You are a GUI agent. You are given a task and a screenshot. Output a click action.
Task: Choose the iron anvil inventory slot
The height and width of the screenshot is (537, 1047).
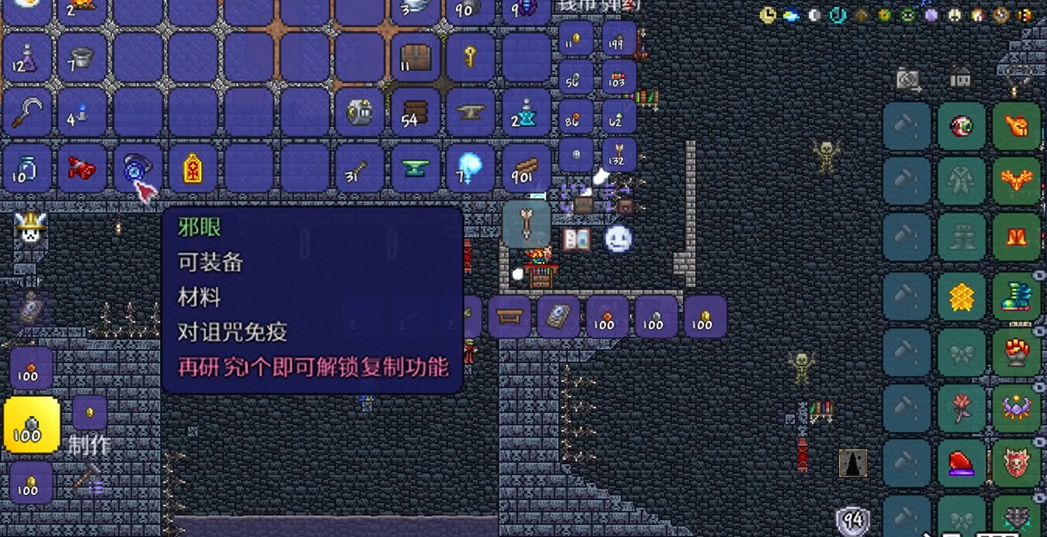coord(469,112)
